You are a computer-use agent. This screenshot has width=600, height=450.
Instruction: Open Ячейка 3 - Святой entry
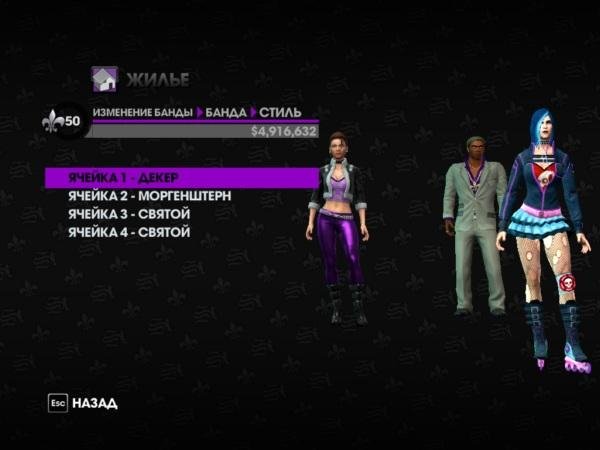129,214
